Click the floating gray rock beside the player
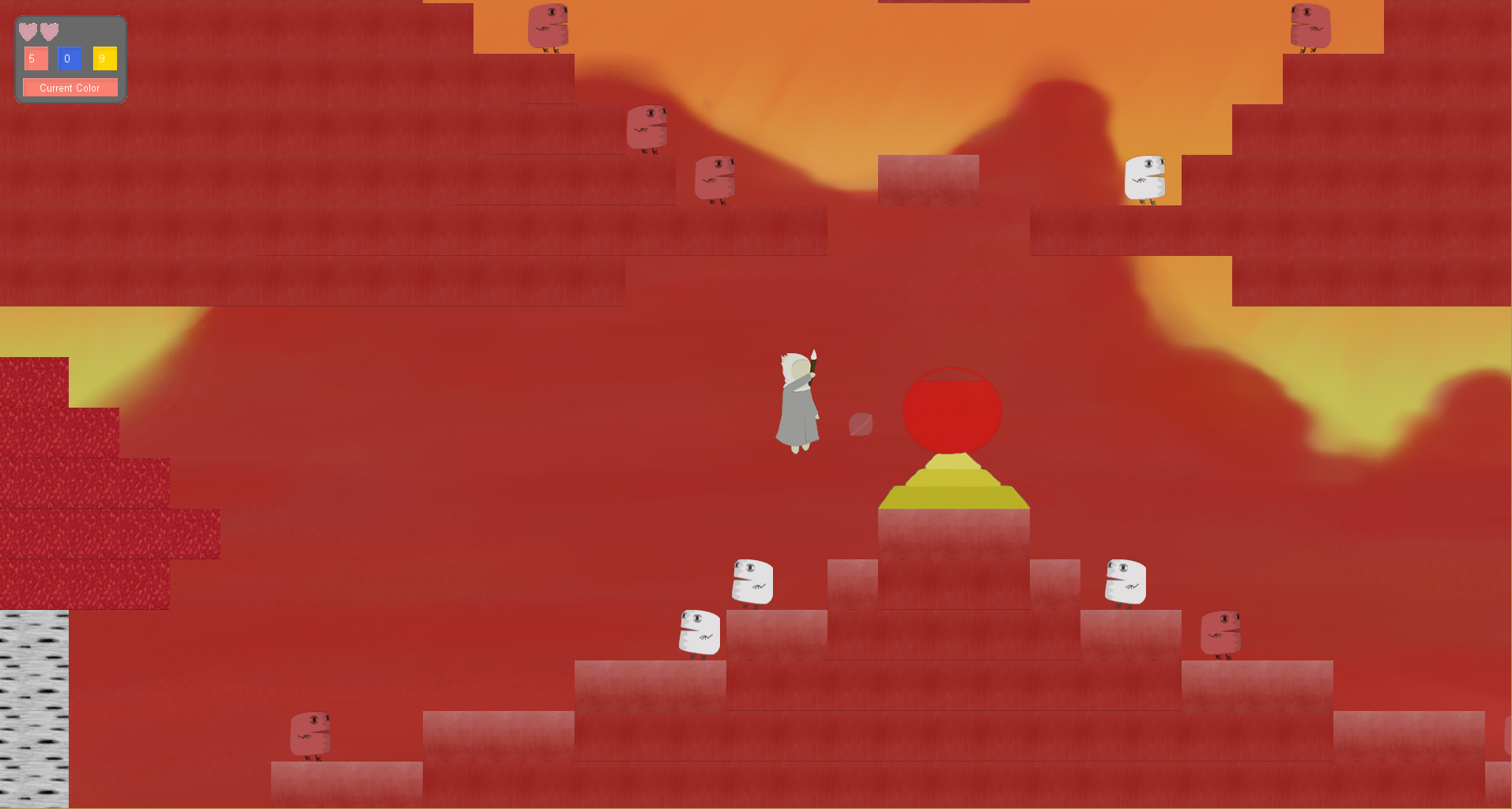 (860, 424)
